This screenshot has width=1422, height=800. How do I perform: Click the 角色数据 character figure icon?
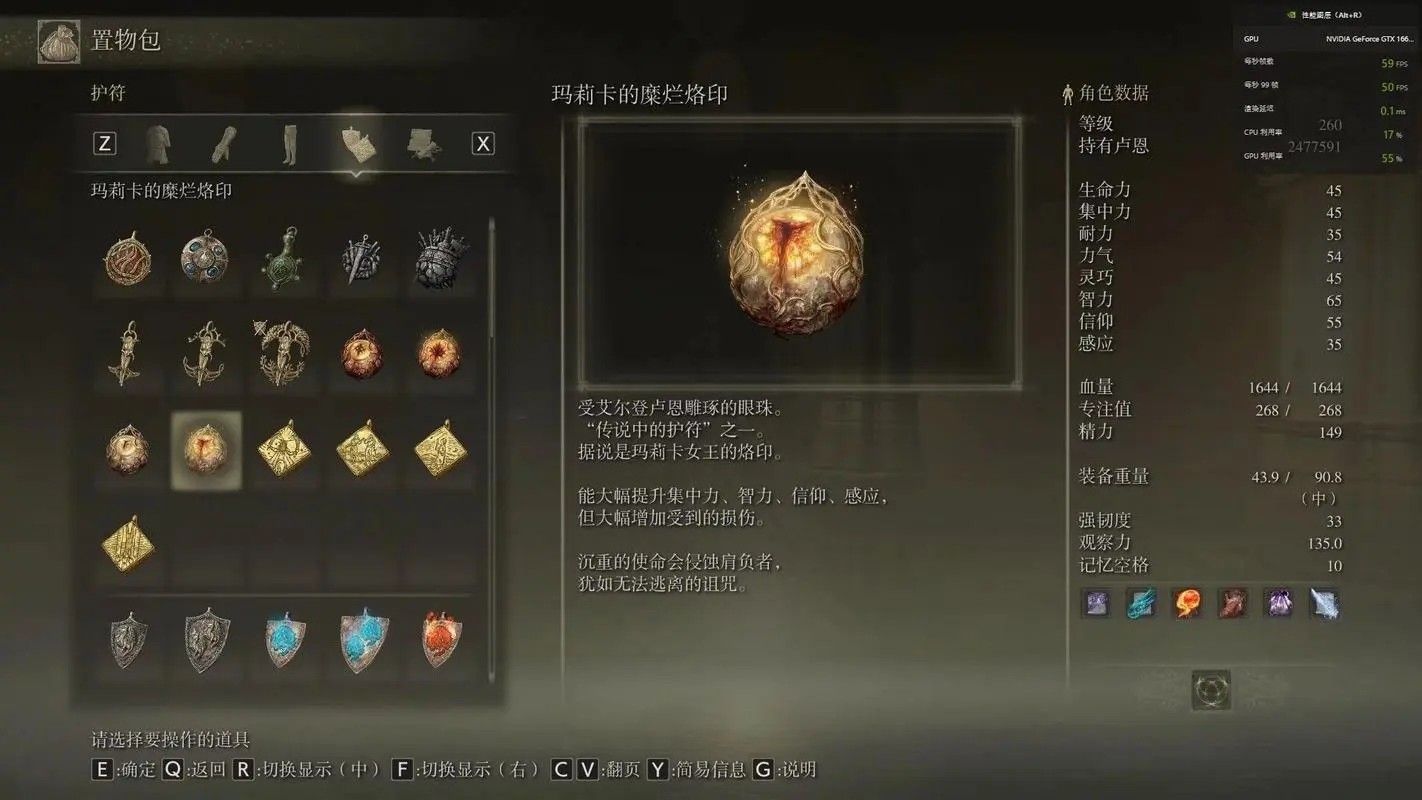click(1066, 92)
